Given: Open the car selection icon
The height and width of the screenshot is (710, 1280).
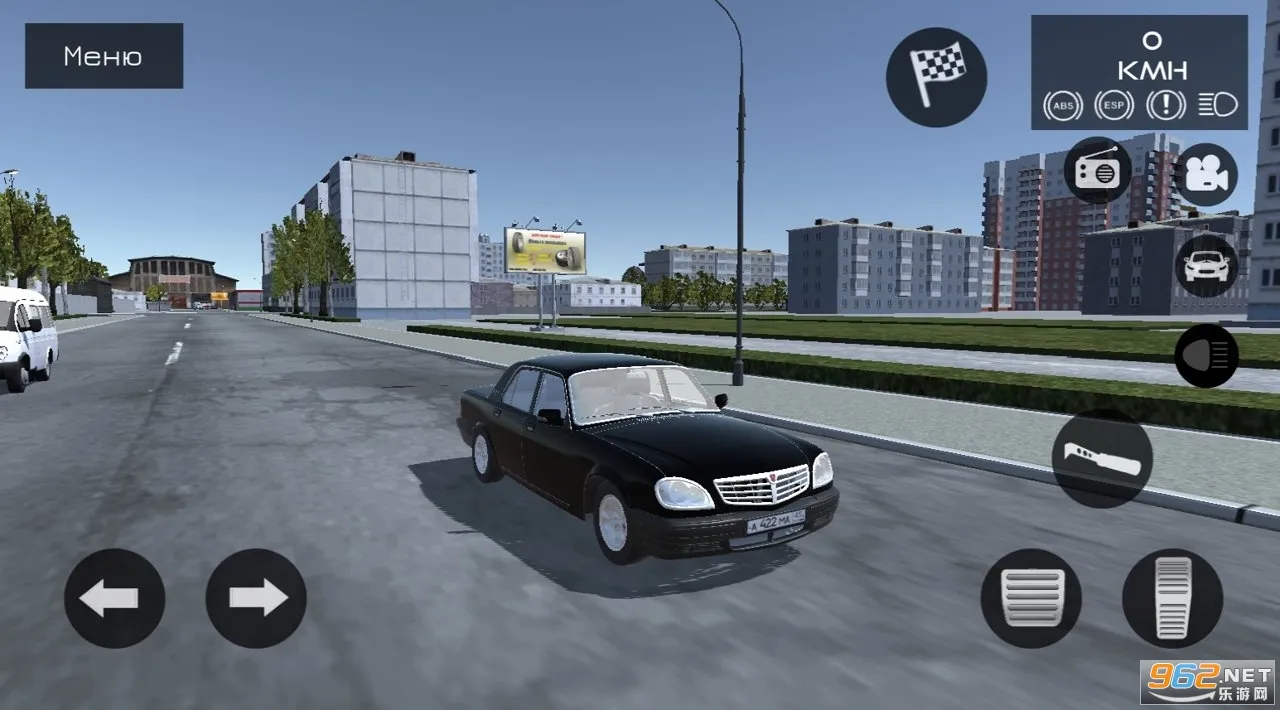Looking at the screenshot, I should (1206, 266).
